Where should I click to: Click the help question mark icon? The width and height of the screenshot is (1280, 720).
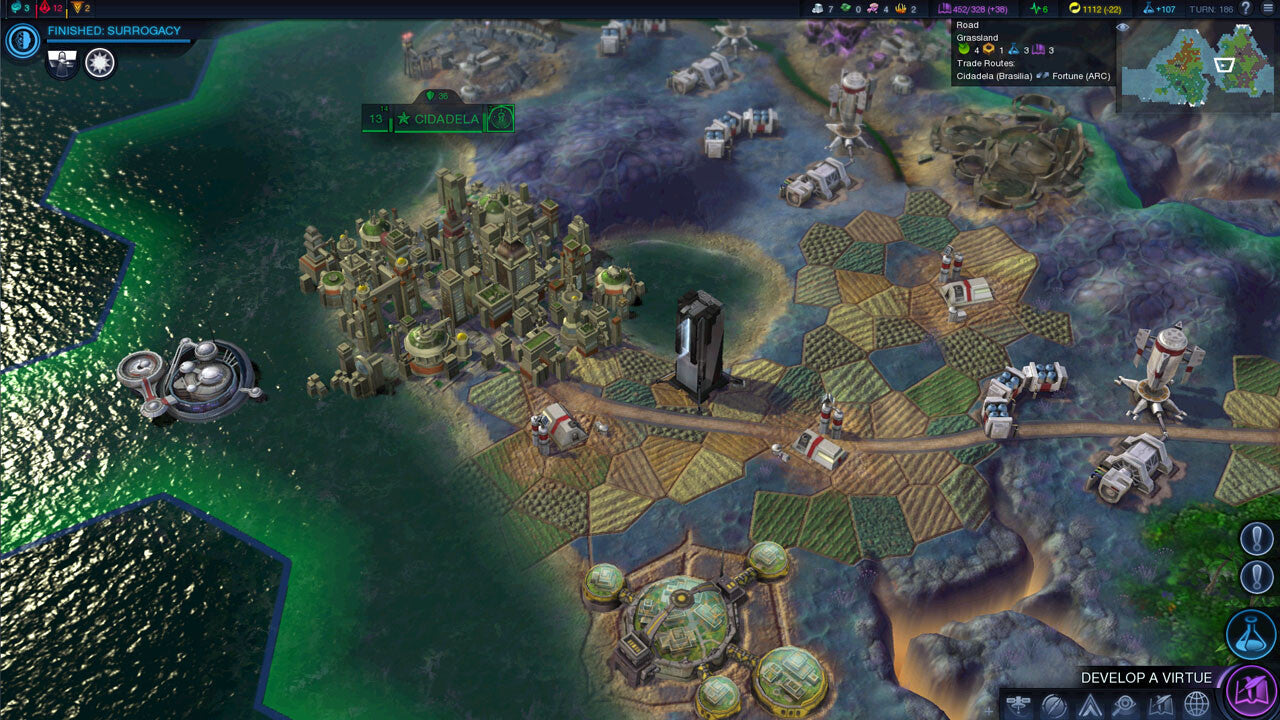point(1246,9)
